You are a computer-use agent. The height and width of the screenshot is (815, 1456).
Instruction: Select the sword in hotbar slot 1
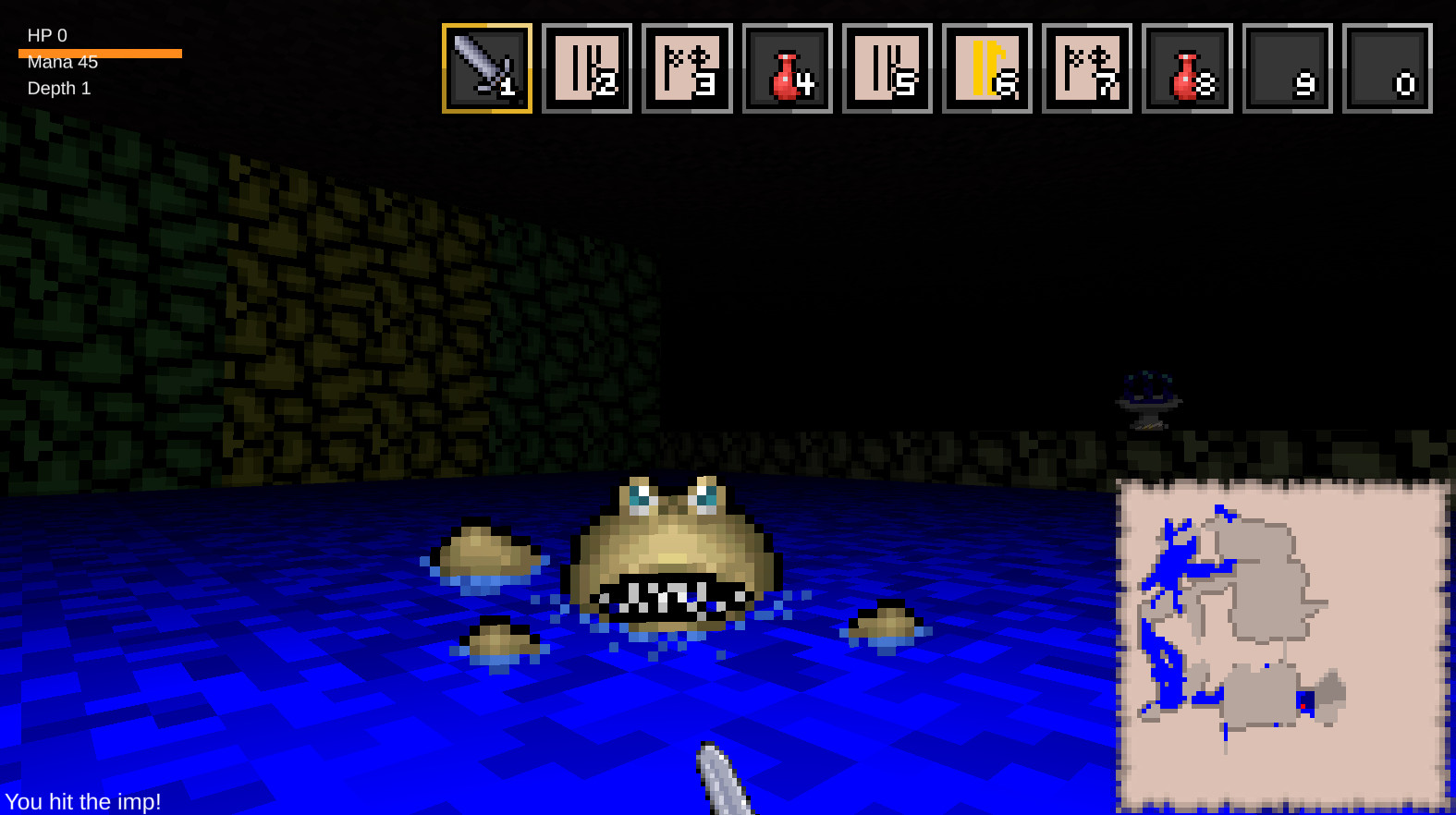pos(487,68)
